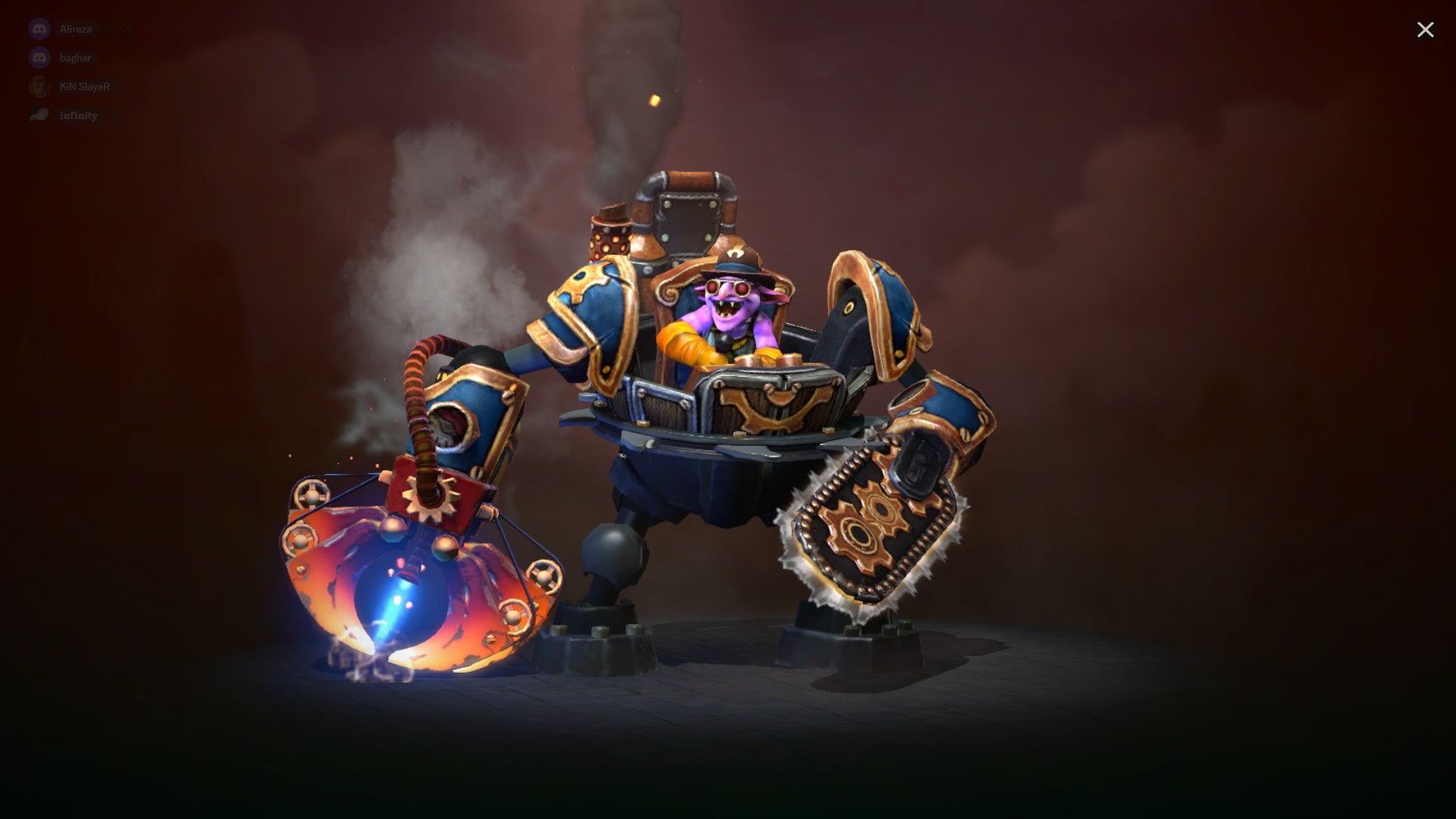Expand KiN SlayeR's entry in the overlay list
Viewport: 1456px width, 819px height.
click(85, 86)
